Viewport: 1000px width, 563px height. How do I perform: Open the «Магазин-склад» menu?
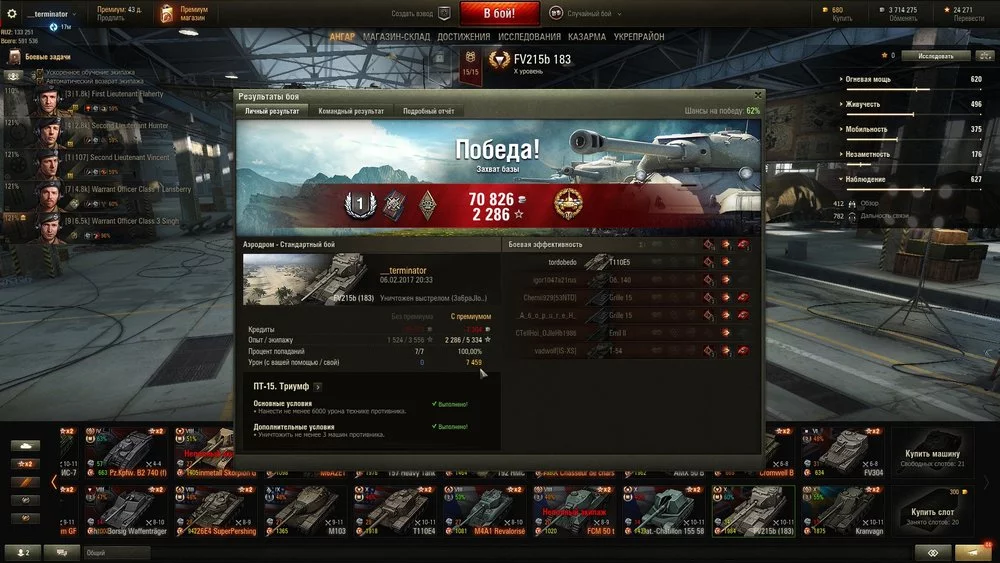(396, 37)
